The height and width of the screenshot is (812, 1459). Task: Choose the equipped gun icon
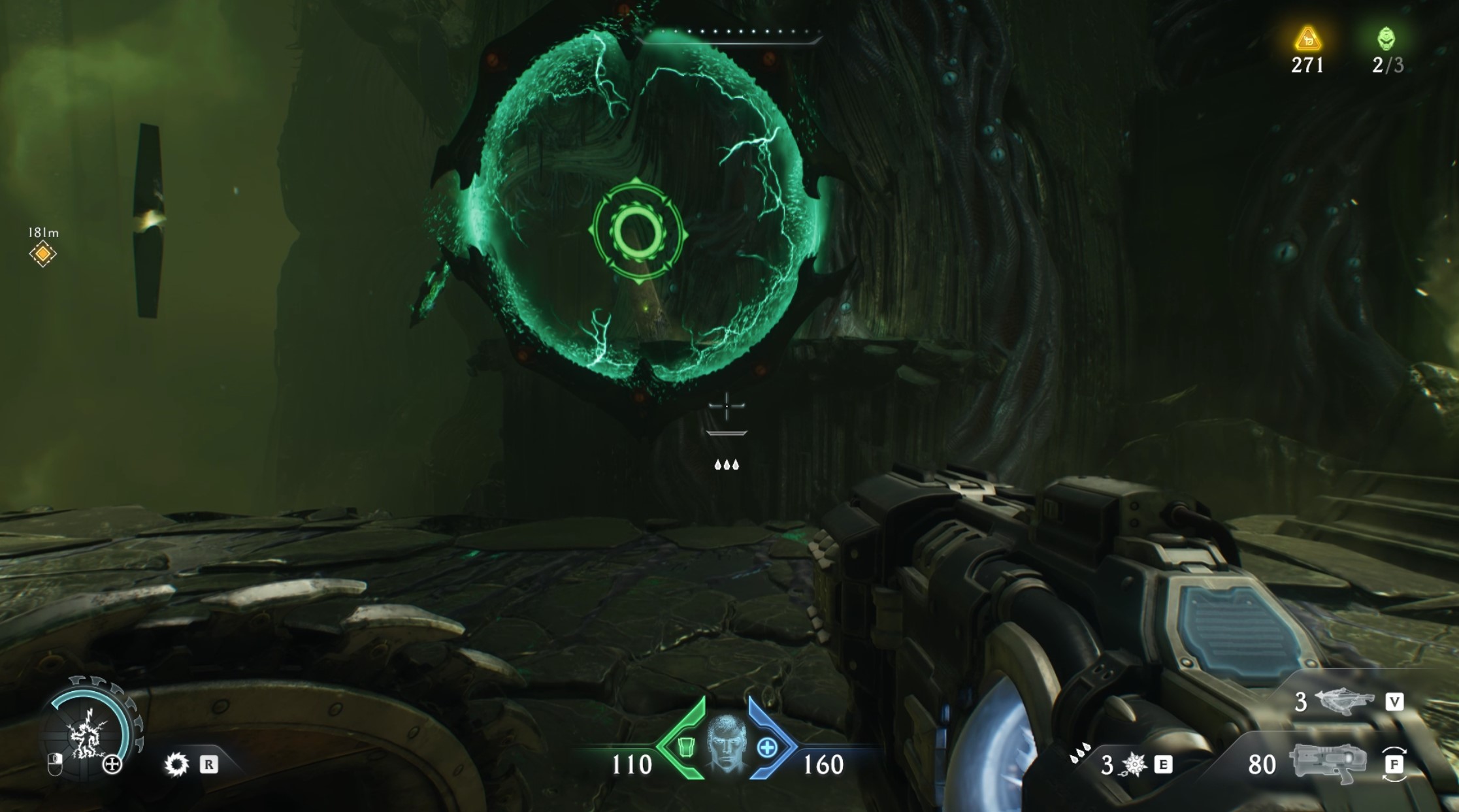(1328, 763)
